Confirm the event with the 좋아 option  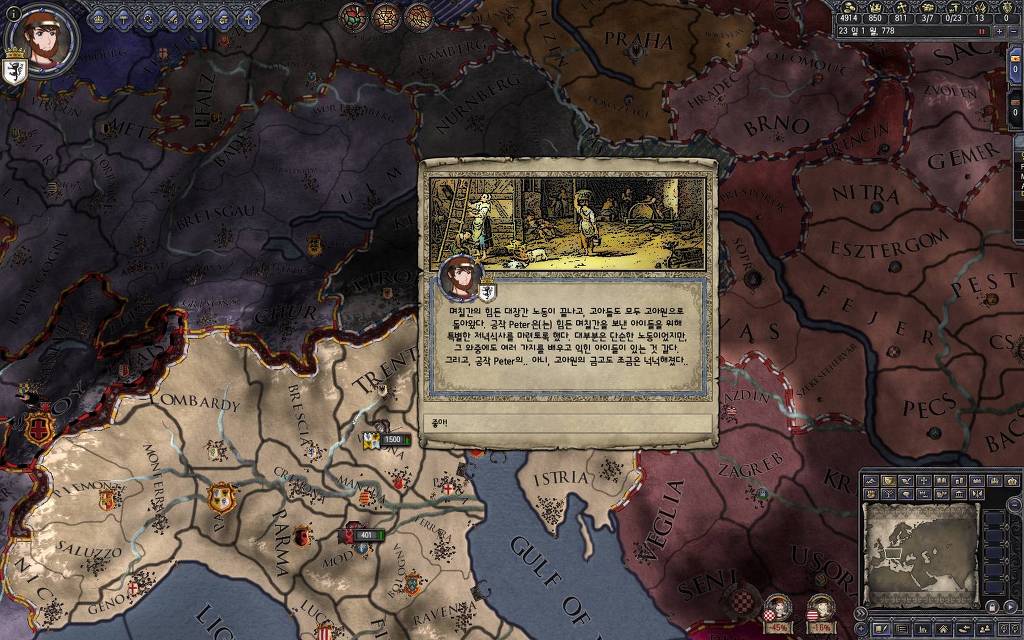coord(567,423)
